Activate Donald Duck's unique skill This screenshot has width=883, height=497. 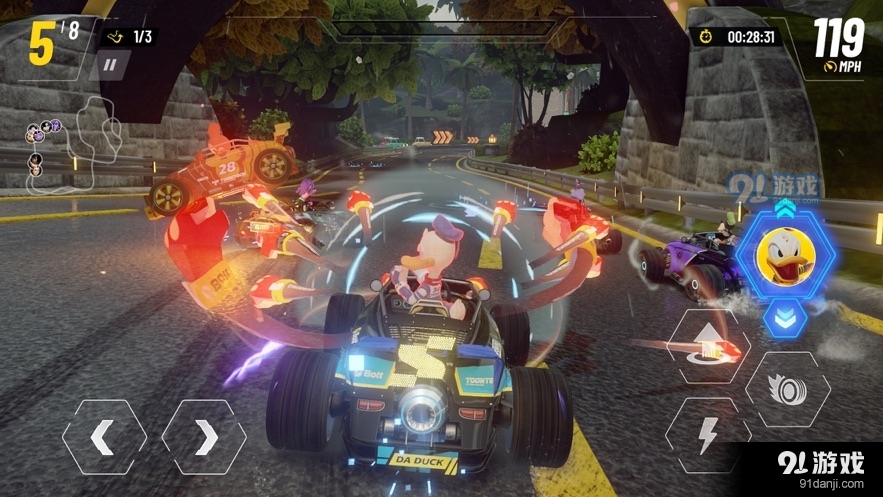click(785, 256)
